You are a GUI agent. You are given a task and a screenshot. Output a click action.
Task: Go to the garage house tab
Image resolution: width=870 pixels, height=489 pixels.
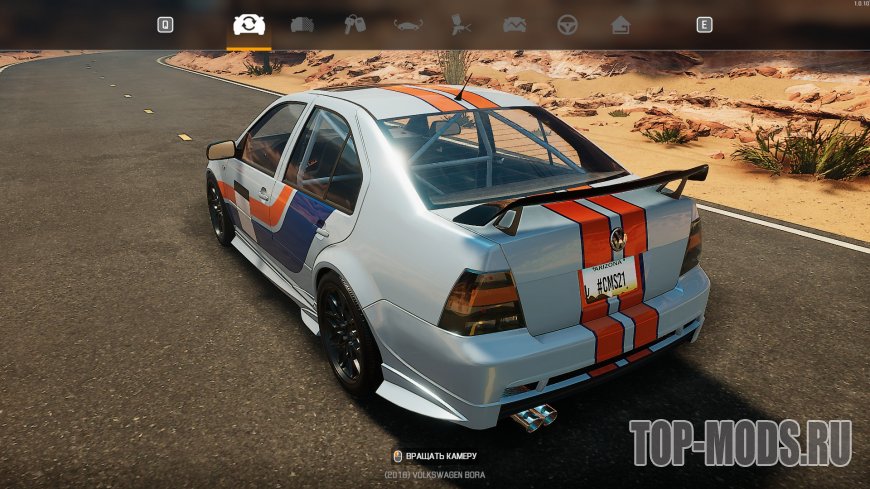621,25
